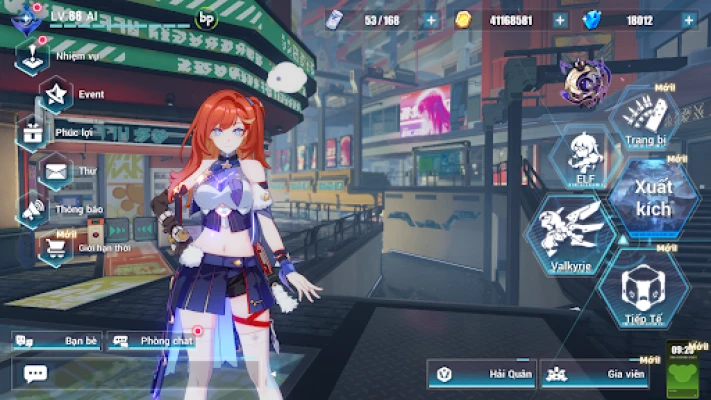This screenshot has width=711, height=400.
Task: Open the chat speech bubble box
Action: click(x=35, y=374)
